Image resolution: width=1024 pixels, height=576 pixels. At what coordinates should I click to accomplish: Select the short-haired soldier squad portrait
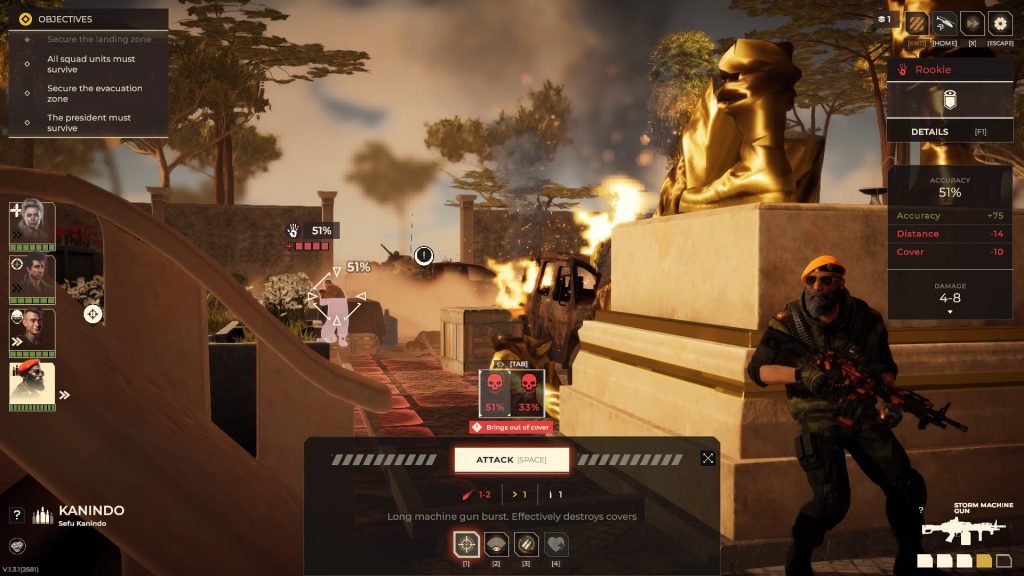(32, 330)
